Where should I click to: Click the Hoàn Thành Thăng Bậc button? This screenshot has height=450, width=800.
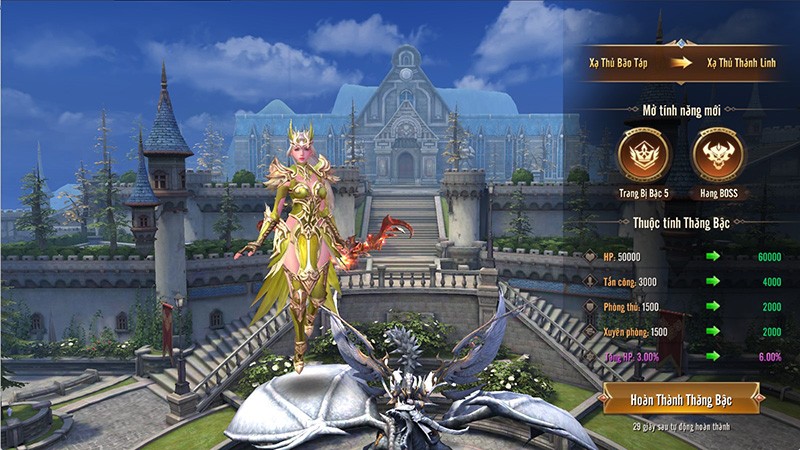click(x=681, y=398)
